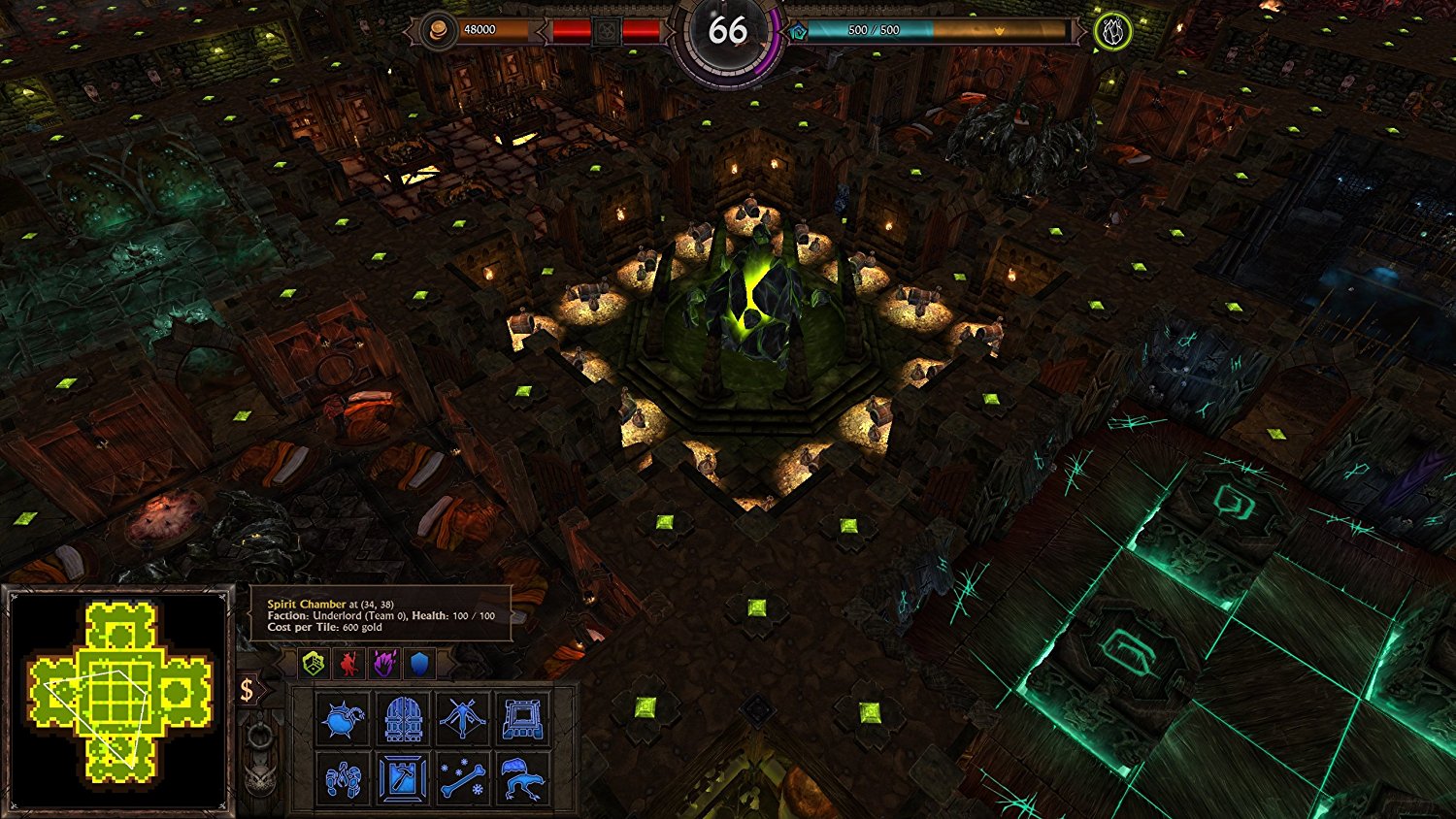Toggle the green Rooms category icon
This screenshot has width=1456, height=819.
pos(313,663)
